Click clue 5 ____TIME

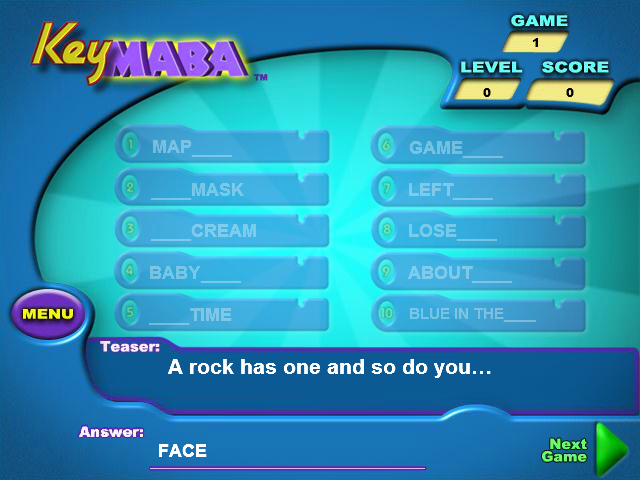click(222, 314)
